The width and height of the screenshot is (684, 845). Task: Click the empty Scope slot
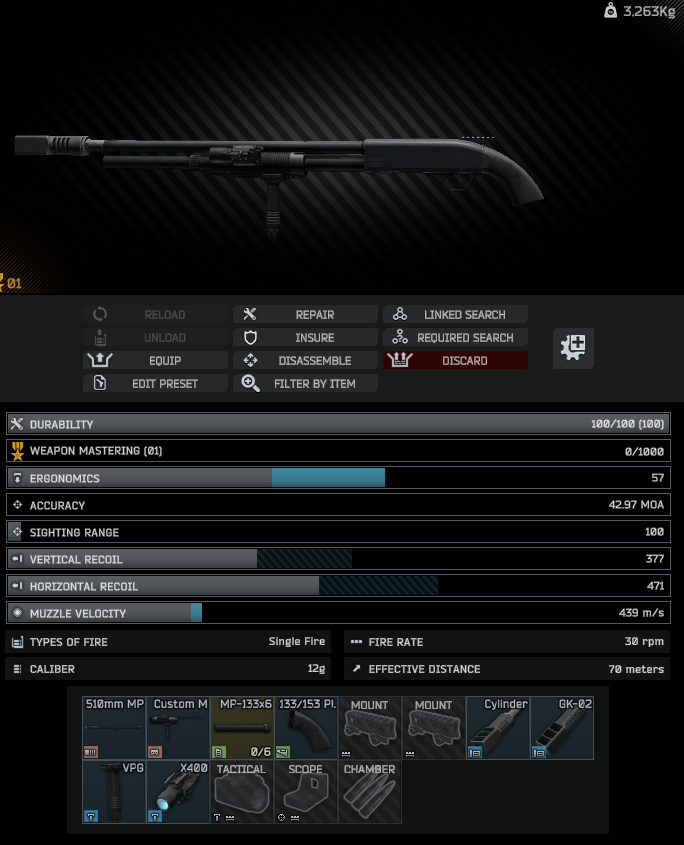[x=306, y=792]
